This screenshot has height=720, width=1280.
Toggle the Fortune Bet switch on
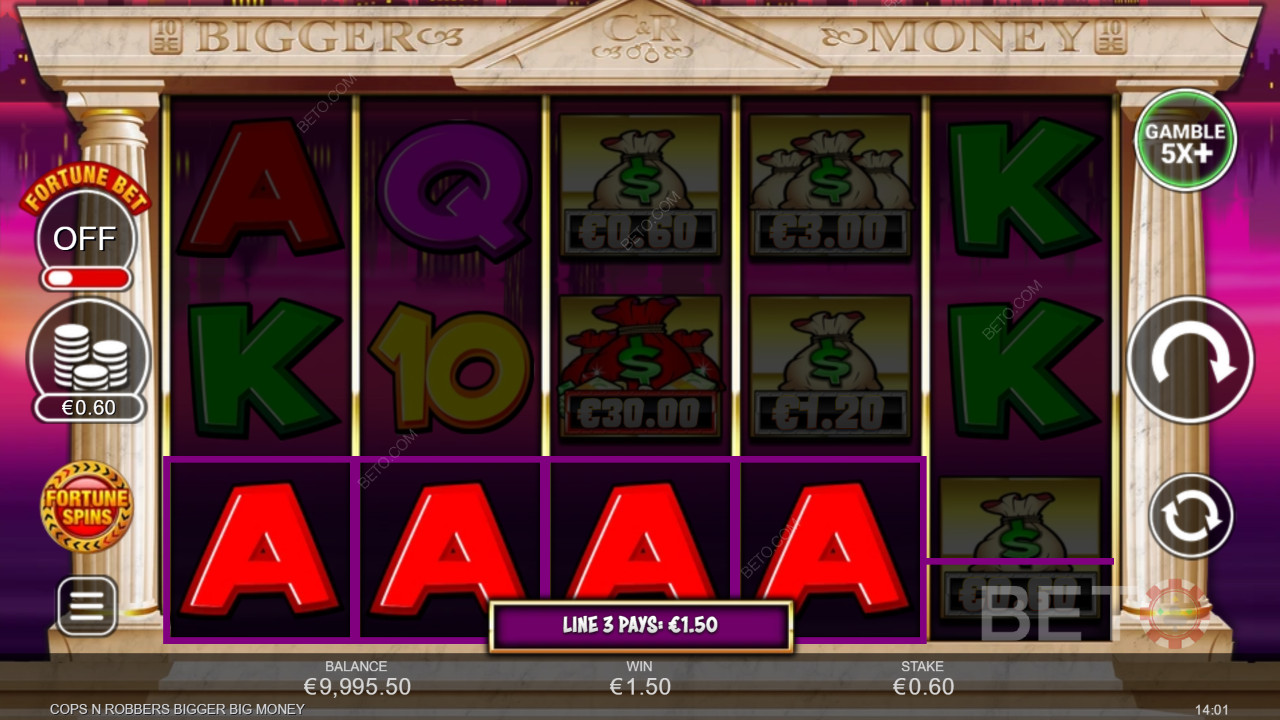[85, 277]
